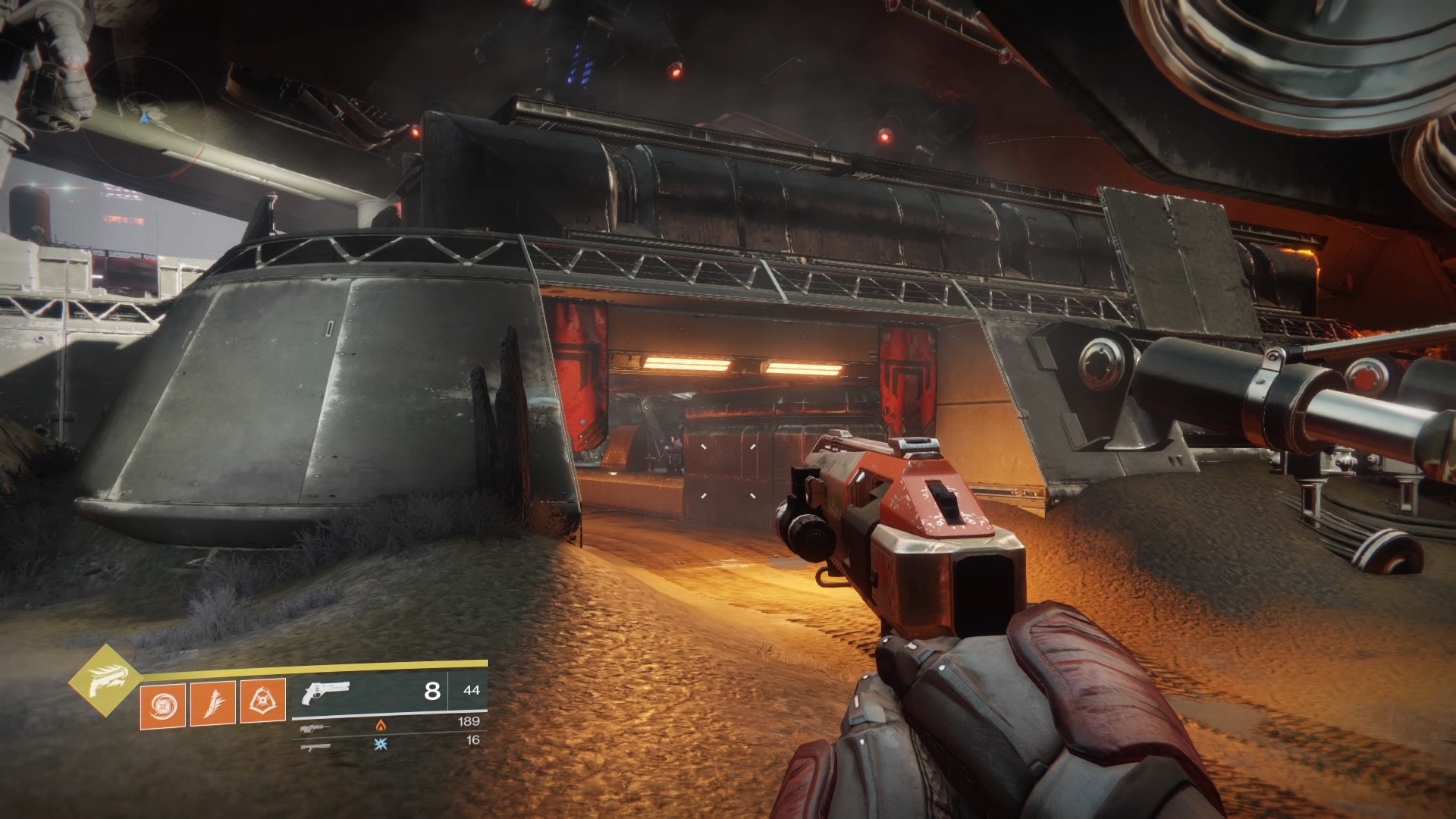Image resolution: width=1456 pixels, height=819 pixels.
Task: Use the throwing knife melee ability icon
Action: pyautogui.click(x=212, y=702)
